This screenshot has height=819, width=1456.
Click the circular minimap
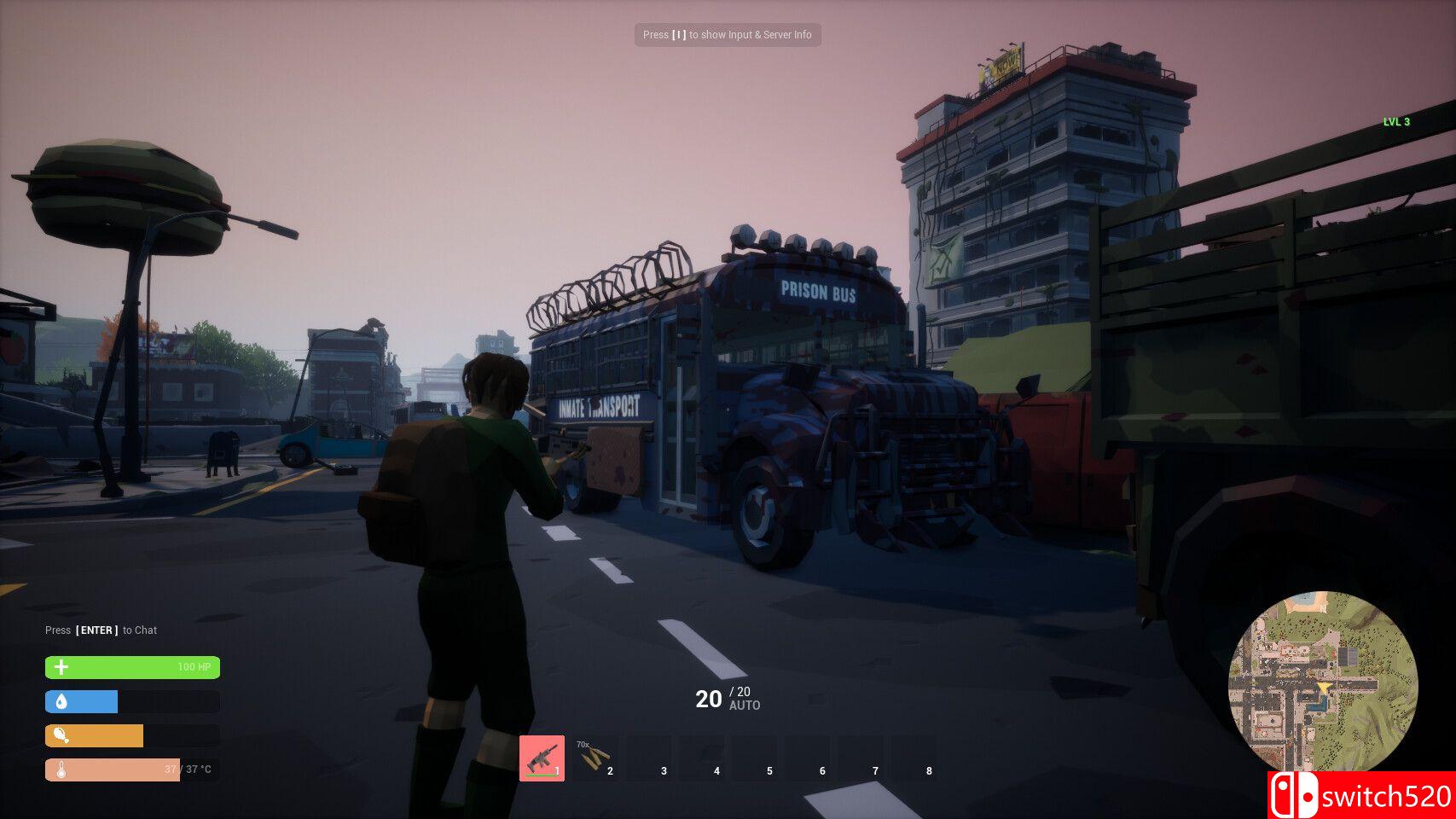[1322, 682]
